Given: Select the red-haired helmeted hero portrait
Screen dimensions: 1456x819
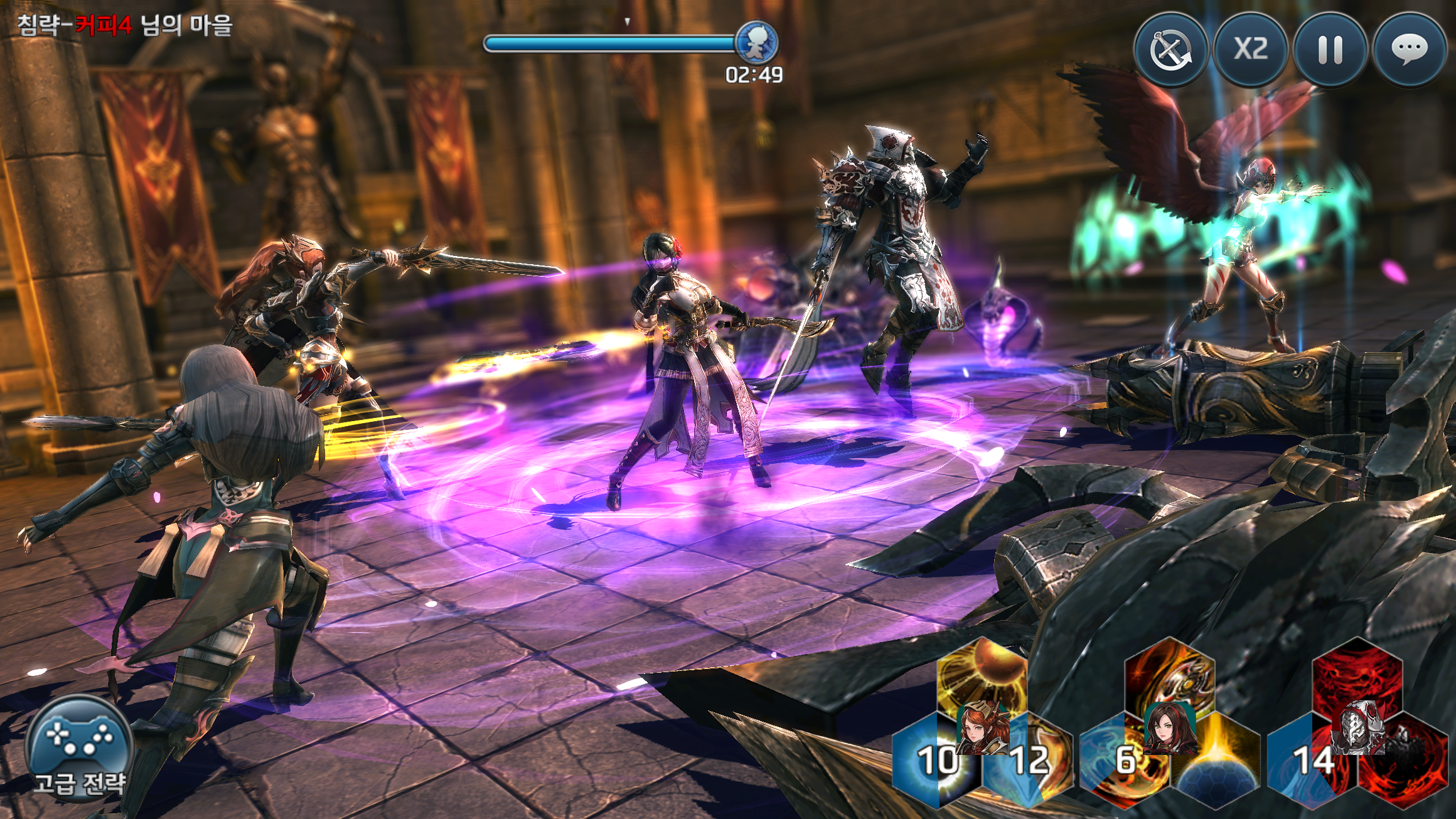Looking at the screenshot, I should pos(983,728).
